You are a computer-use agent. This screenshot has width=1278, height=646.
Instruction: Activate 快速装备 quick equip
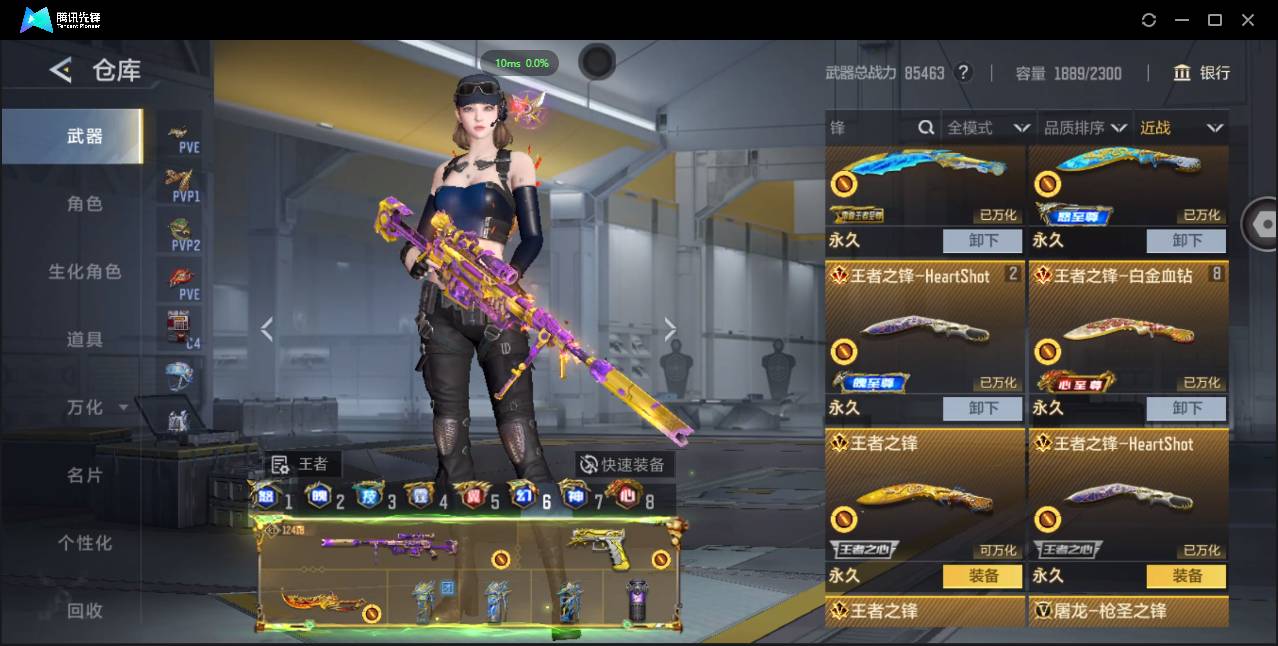[623, 464]
